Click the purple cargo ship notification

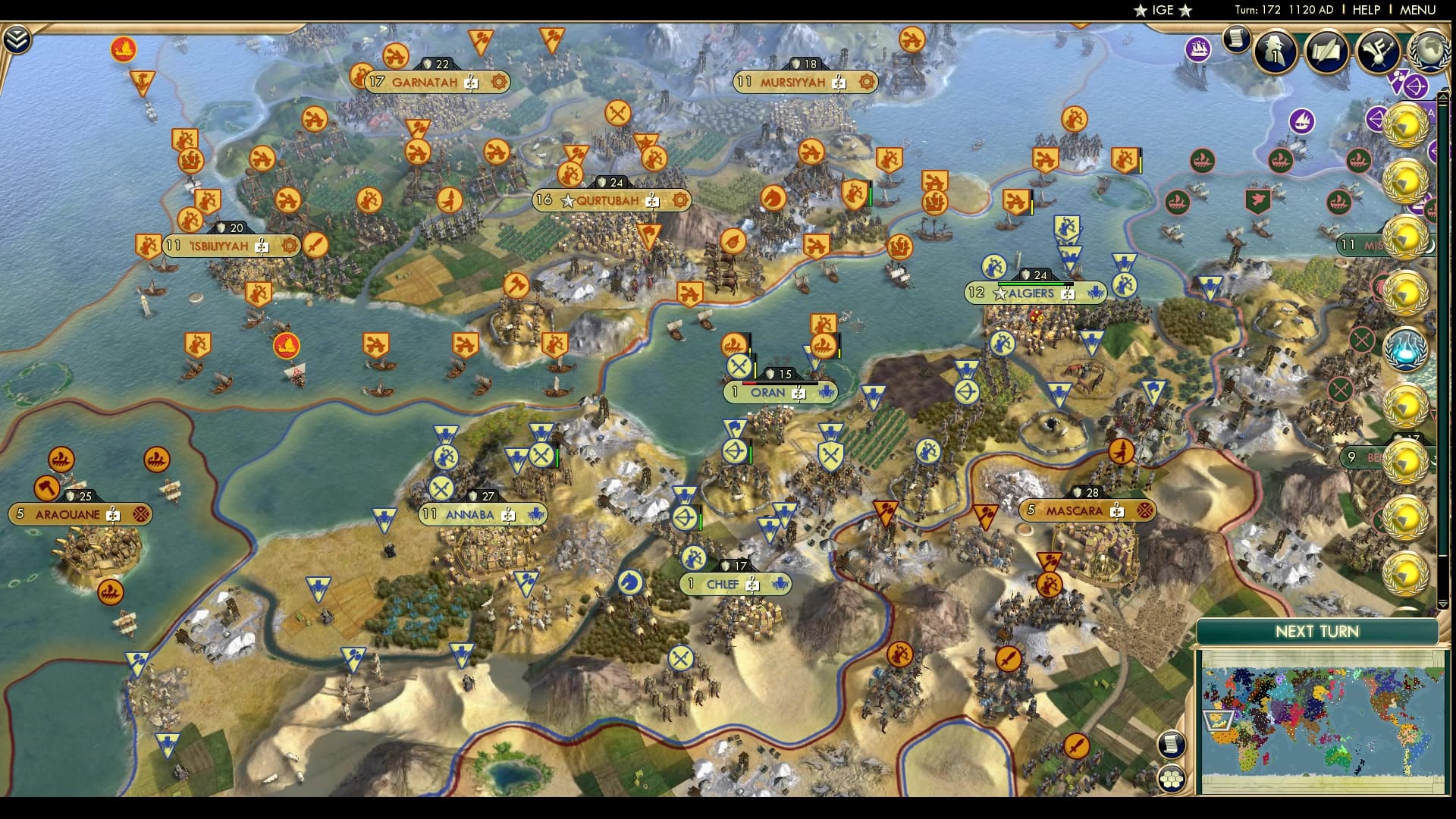click(x=1197, y=49)
